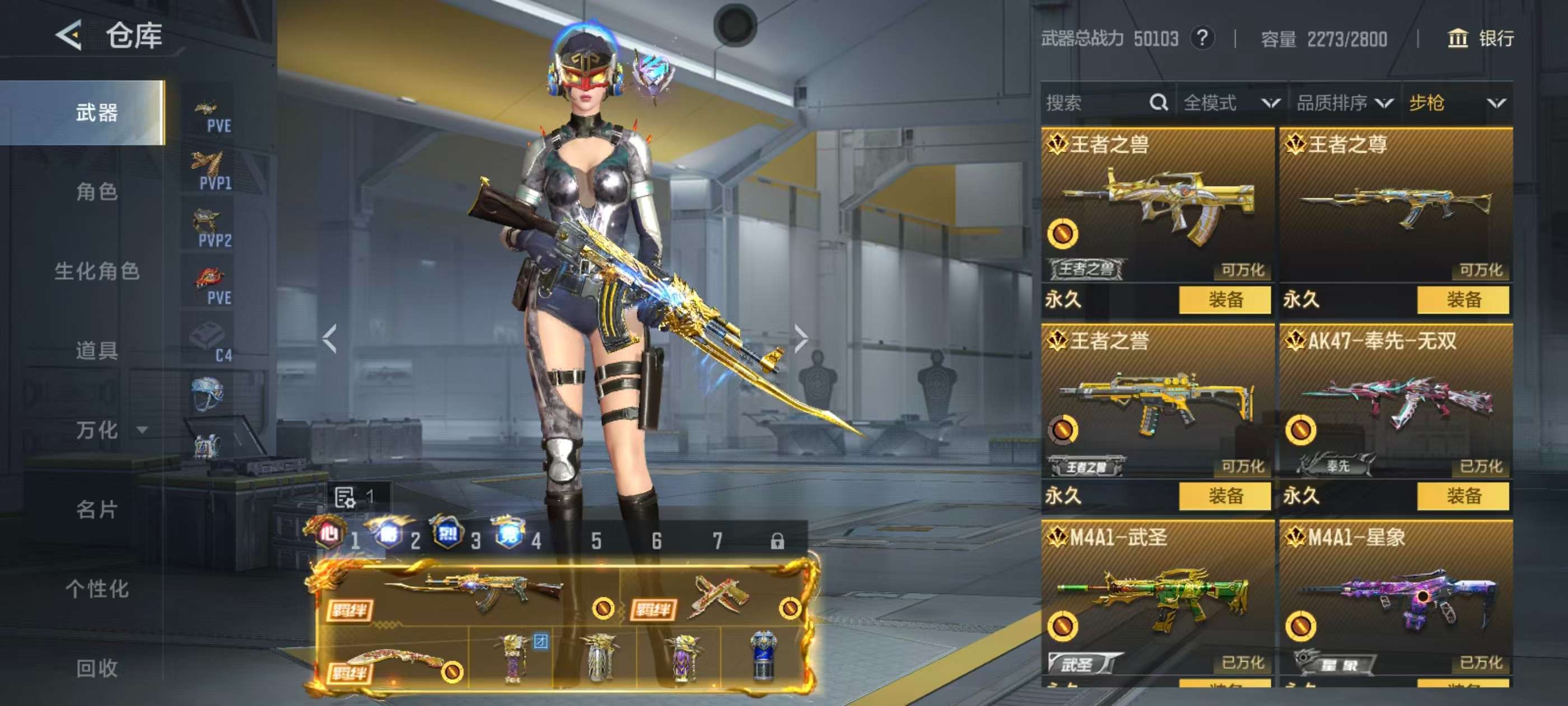1568x706 pixels.
Task: Equip the AK47-奉先-无双 rifle
Action: pyautogui.click(x=1463, y=496)
